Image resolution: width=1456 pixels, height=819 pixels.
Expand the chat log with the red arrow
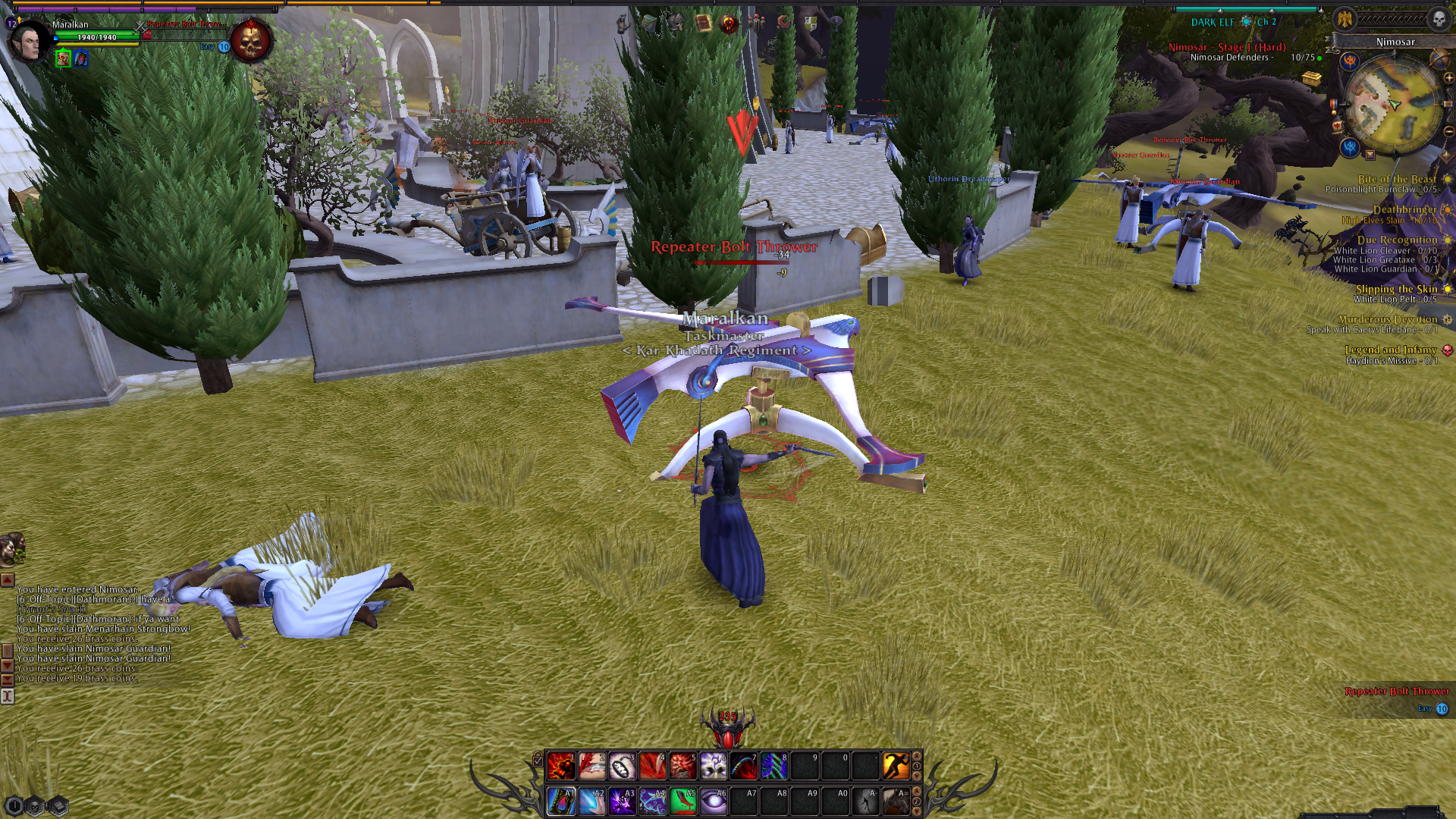8,581
